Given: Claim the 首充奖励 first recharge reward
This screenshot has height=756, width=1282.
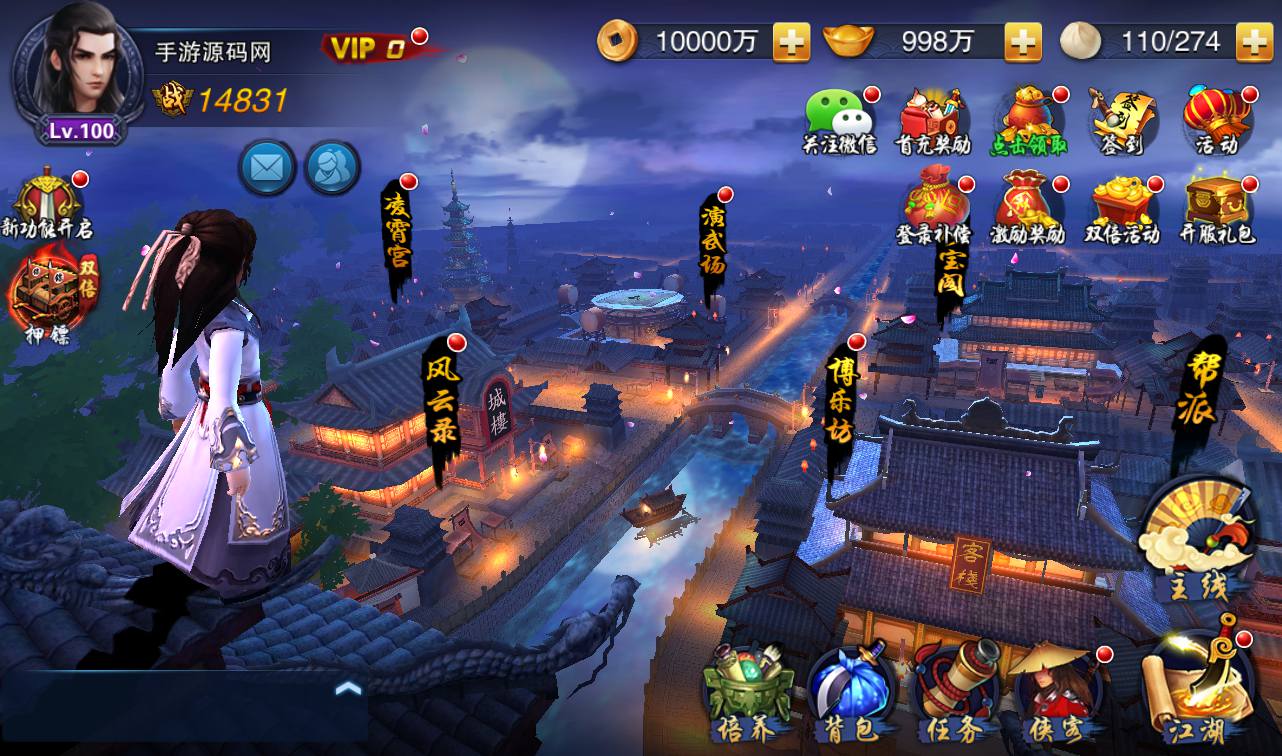Looking at the screenshot, I should pyautogui.click(x=930, y=112).
